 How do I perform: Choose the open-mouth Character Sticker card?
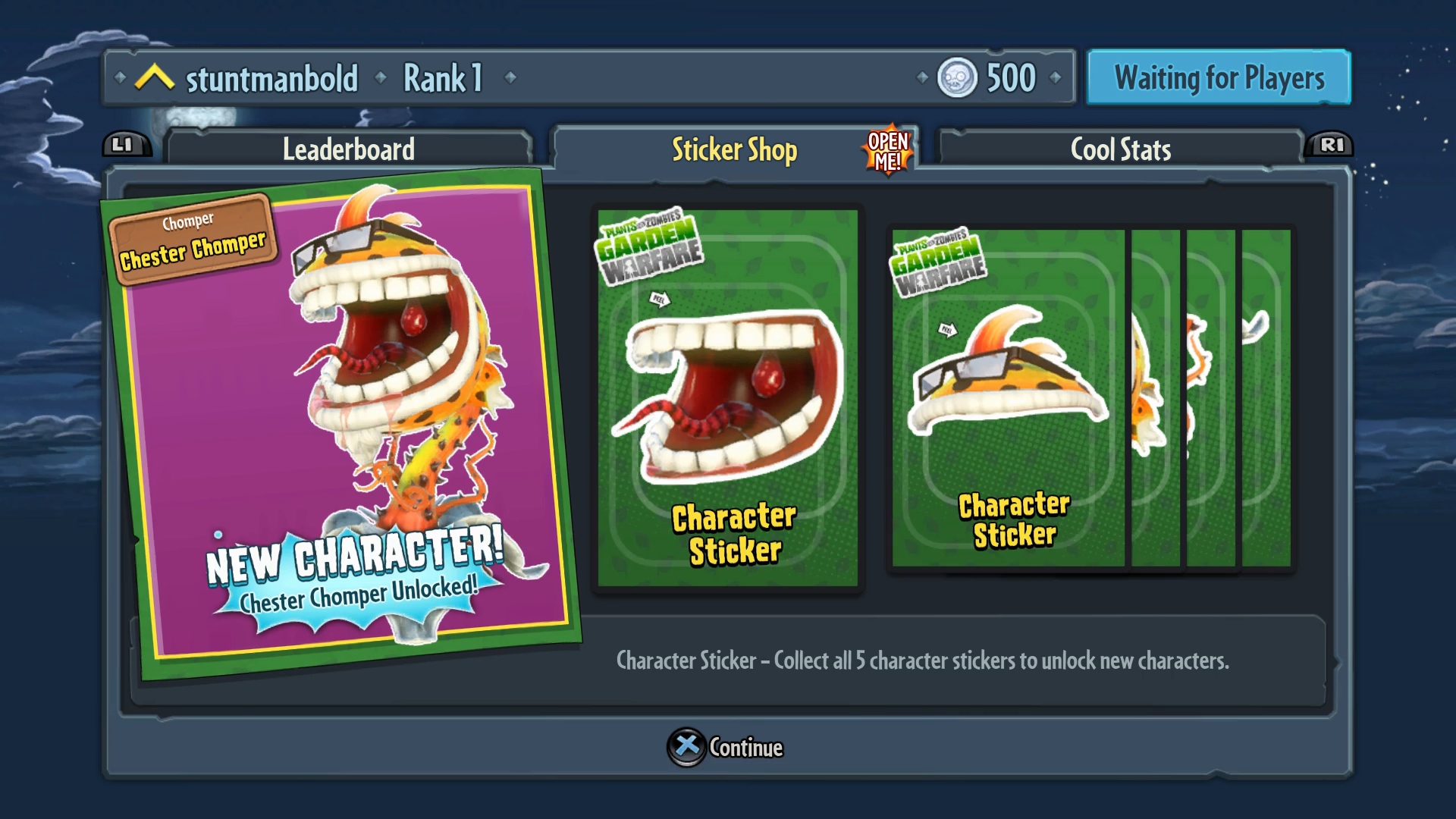[x=728, y=398]
